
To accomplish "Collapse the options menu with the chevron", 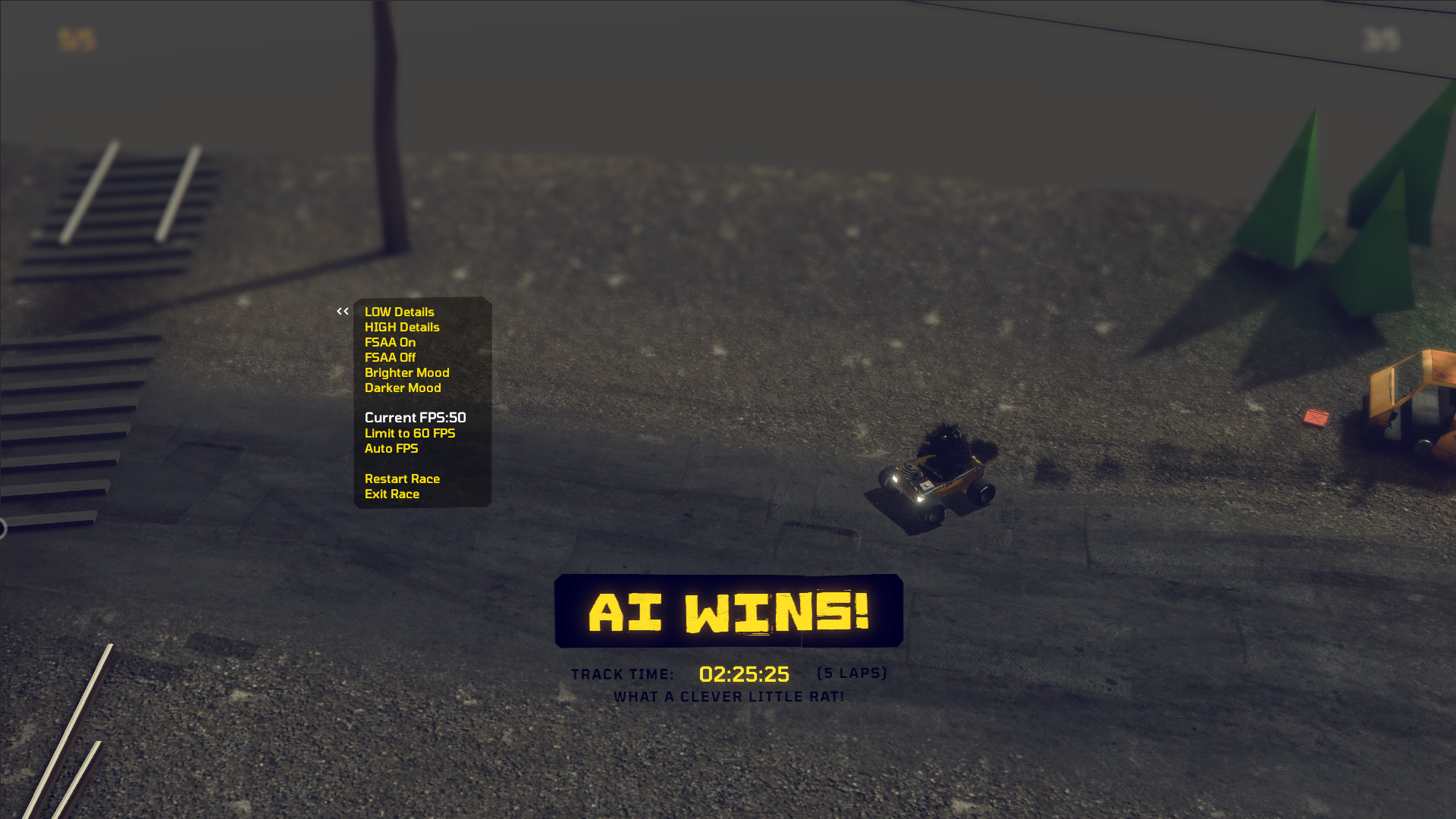I will point(341,311).
